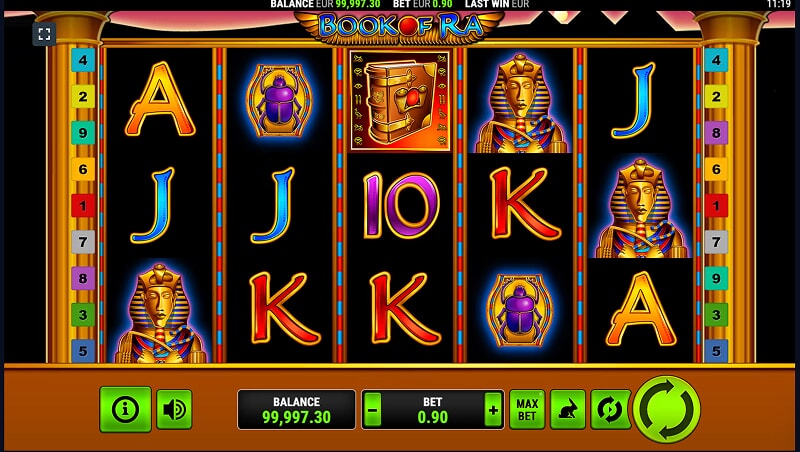The height and width of the screenshot is (452, 800).
Task: Toggle the sound speaker button
Action: tap(175, 409)
